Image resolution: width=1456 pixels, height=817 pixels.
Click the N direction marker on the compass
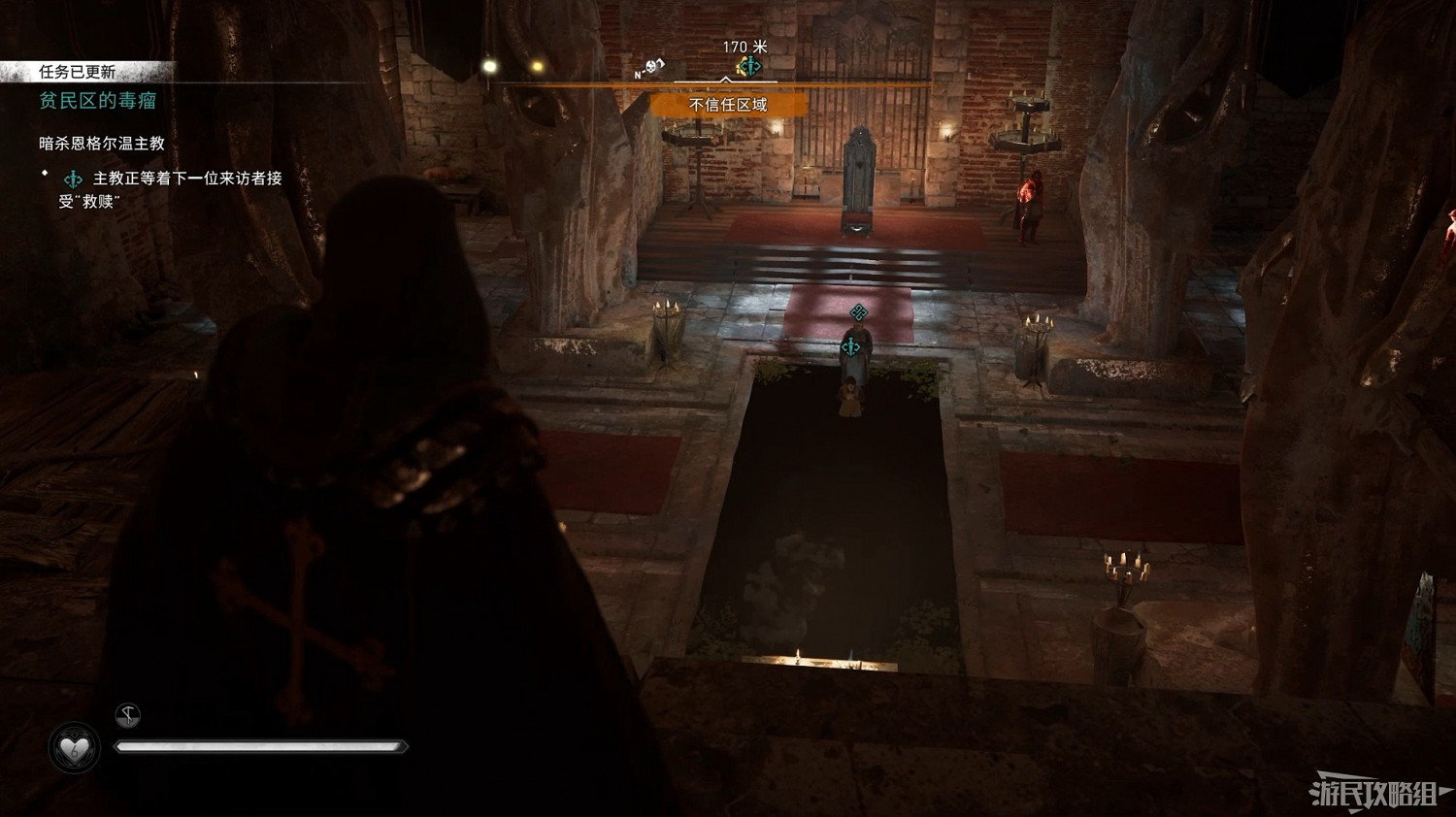coord(638,74)
